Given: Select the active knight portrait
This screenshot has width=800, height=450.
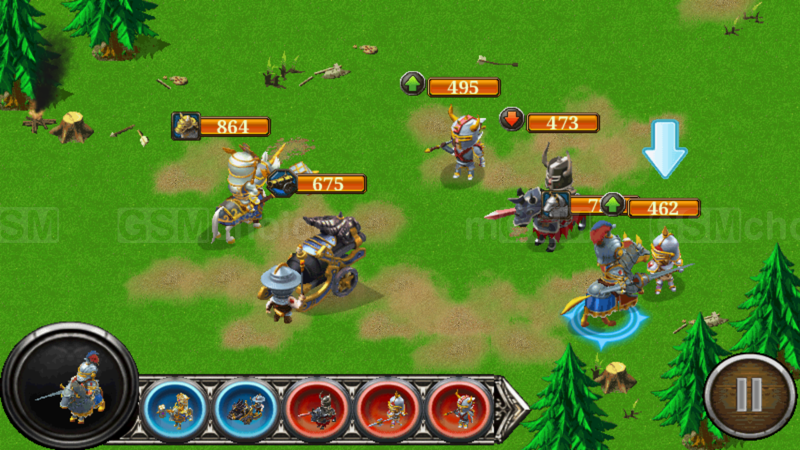Looking at the screenshot, I should tap(70, 386).
